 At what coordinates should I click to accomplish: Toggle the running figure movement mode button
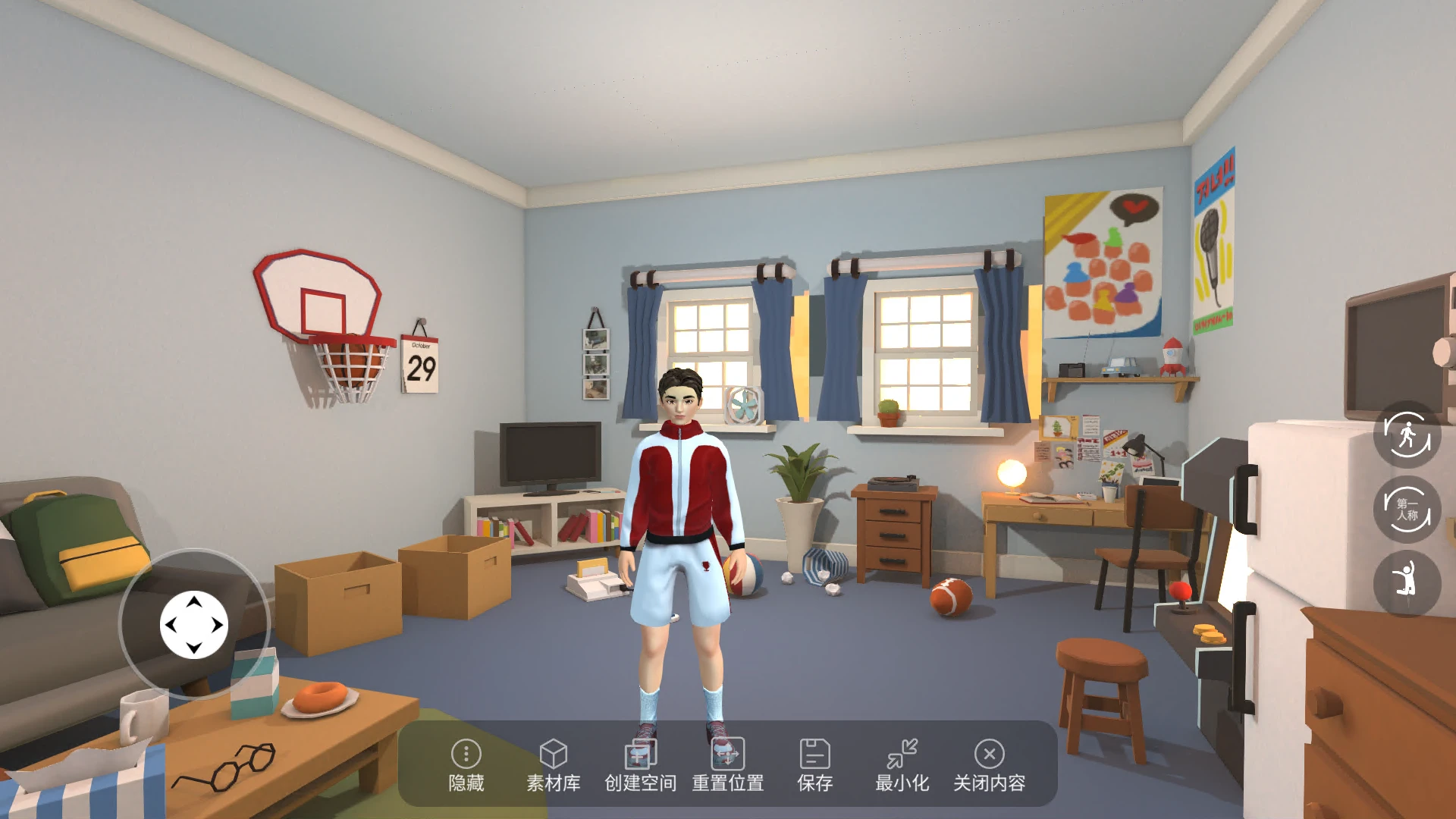coord(1407,435)
